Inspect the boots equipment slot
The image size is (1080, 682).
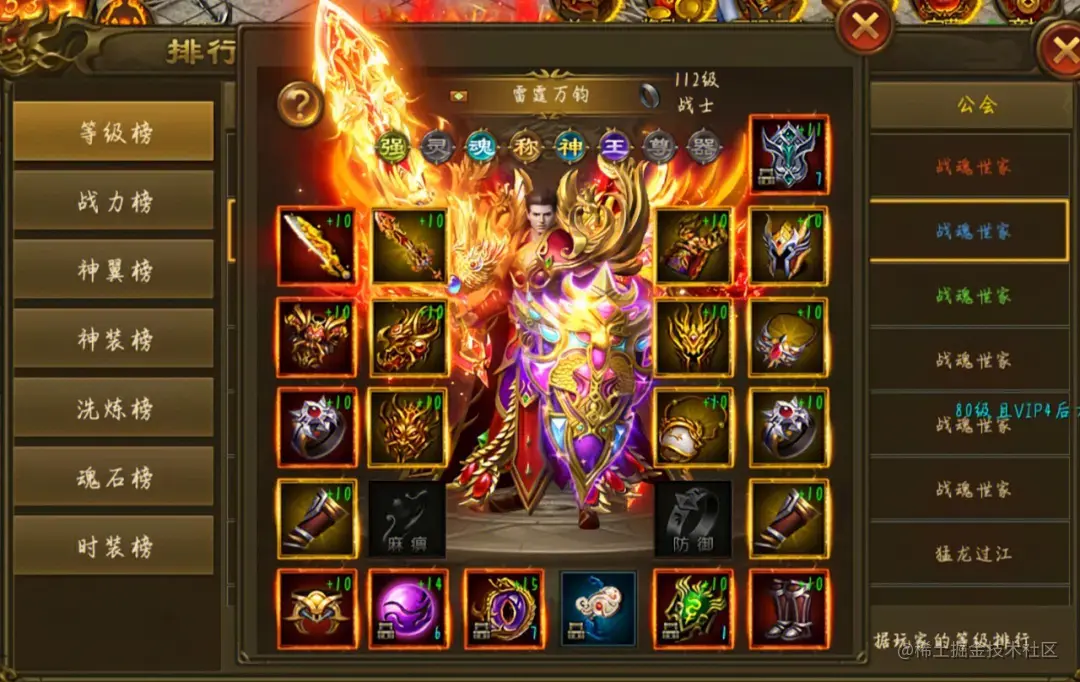788,609
